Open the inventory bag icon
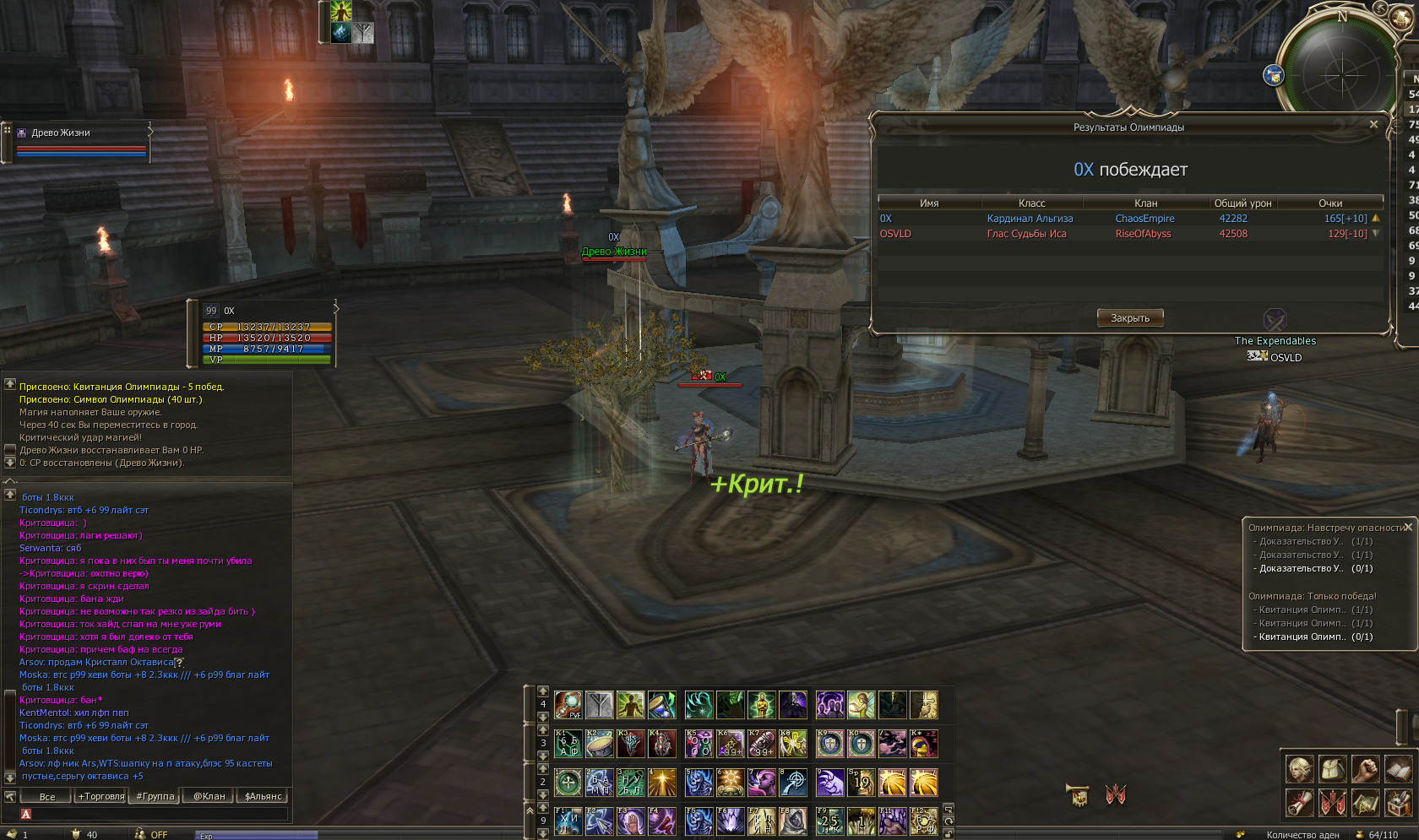The height and width of the screenshot is (840, 1419). [1333, 768]
